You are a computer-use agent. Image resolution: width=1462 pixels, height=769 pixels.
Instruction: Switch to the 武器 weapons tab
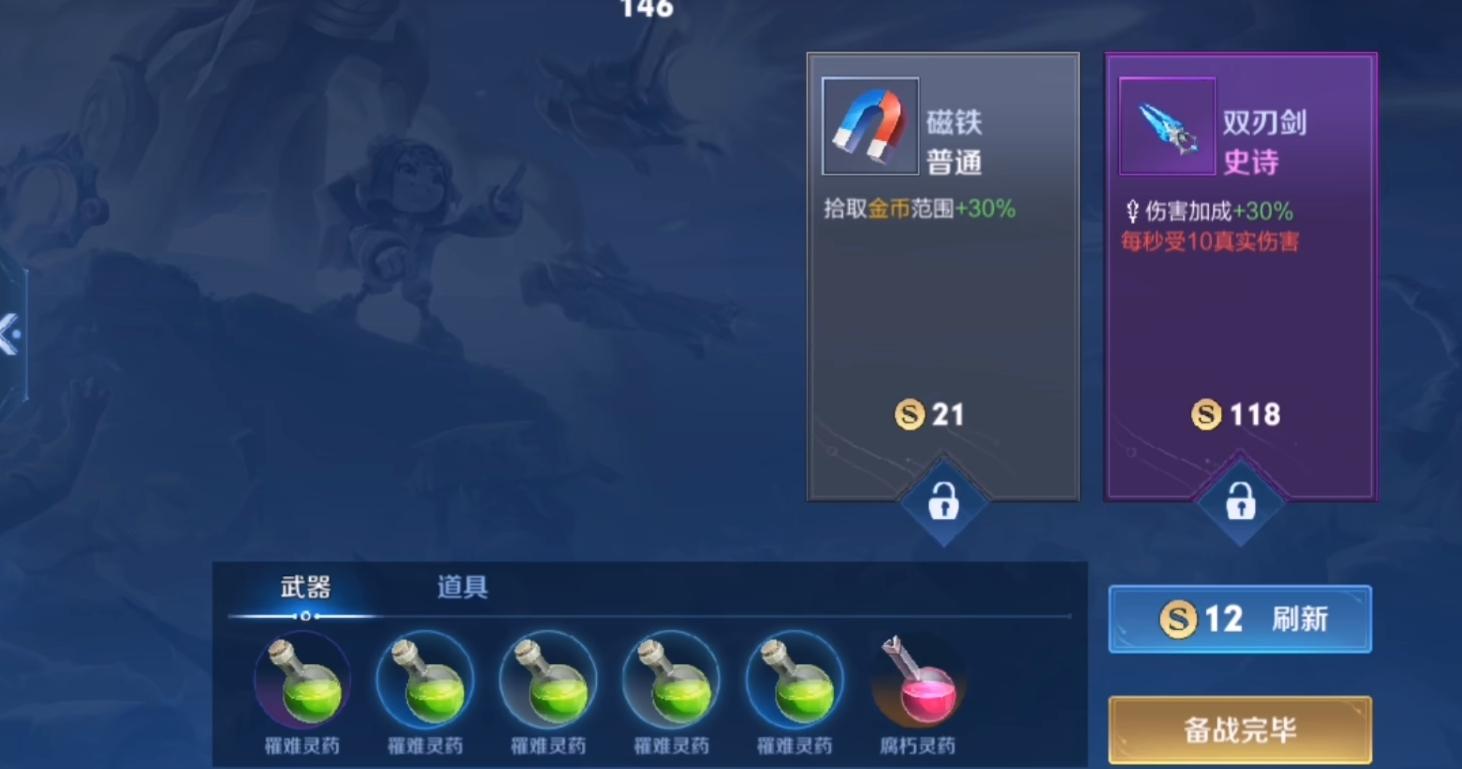pos(305,588)
